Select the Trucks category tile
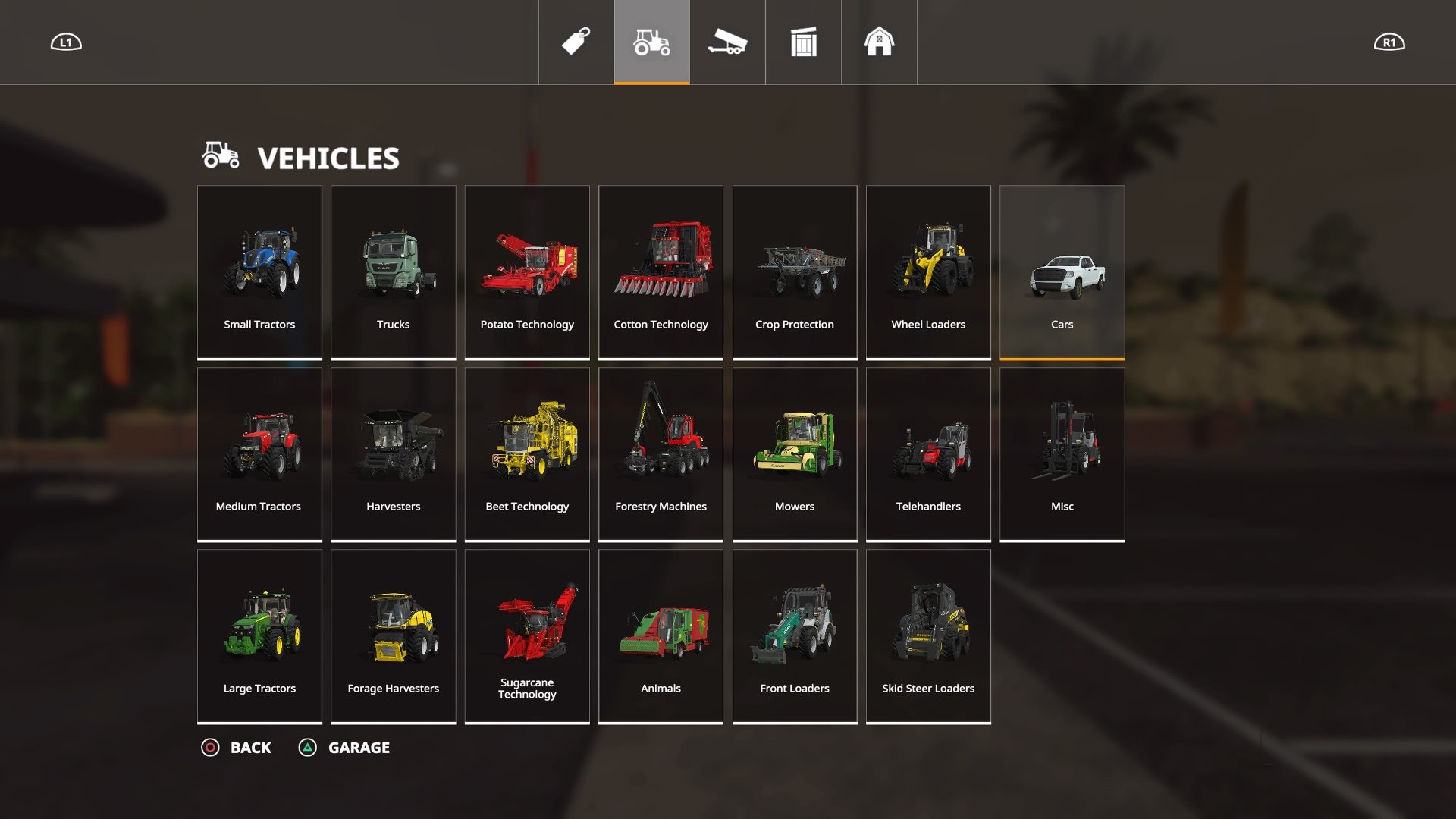 click(x=393, y=271)
